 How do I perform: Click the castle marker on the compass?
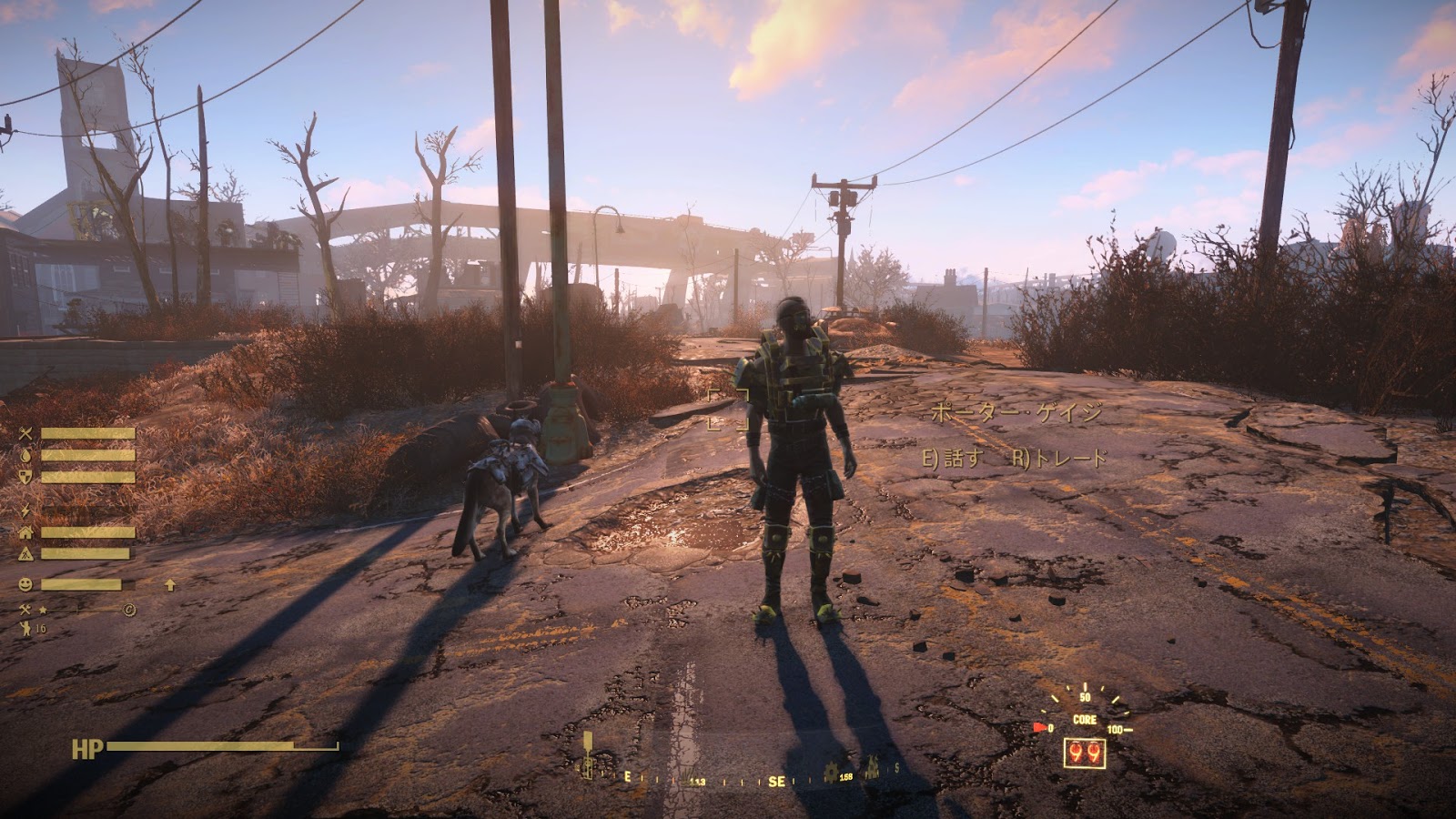click(871, 769)
